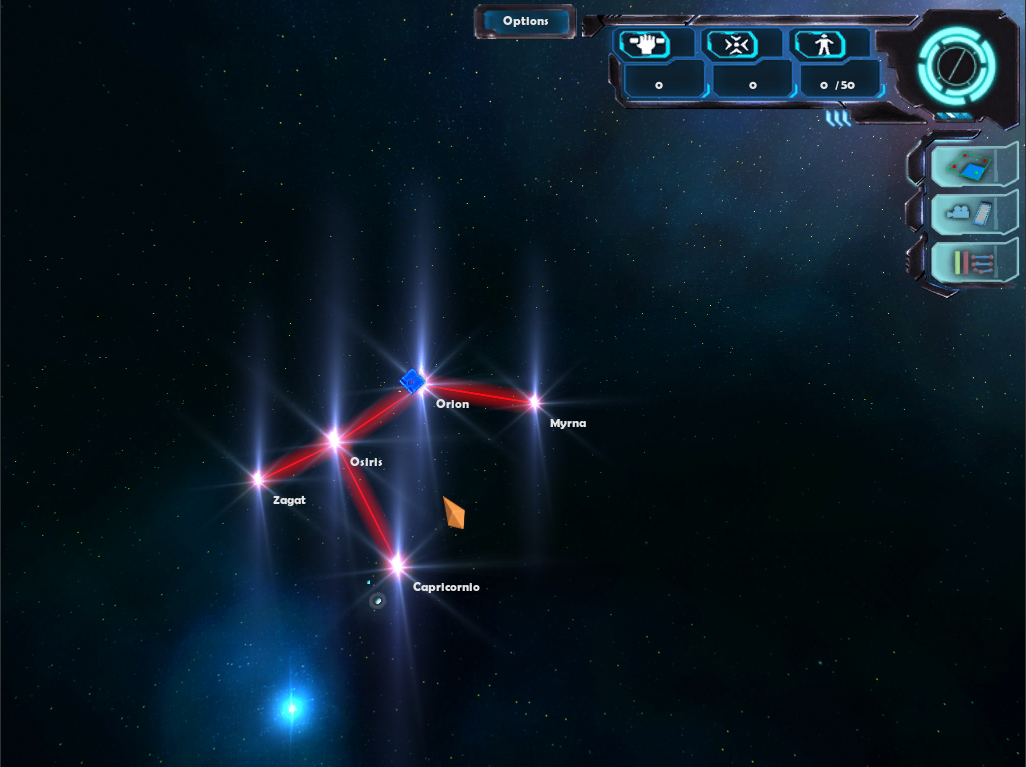Viewport: 1026px width, 767px height.
Task: Select the Capricornio star system
Action: coord(397,565)
